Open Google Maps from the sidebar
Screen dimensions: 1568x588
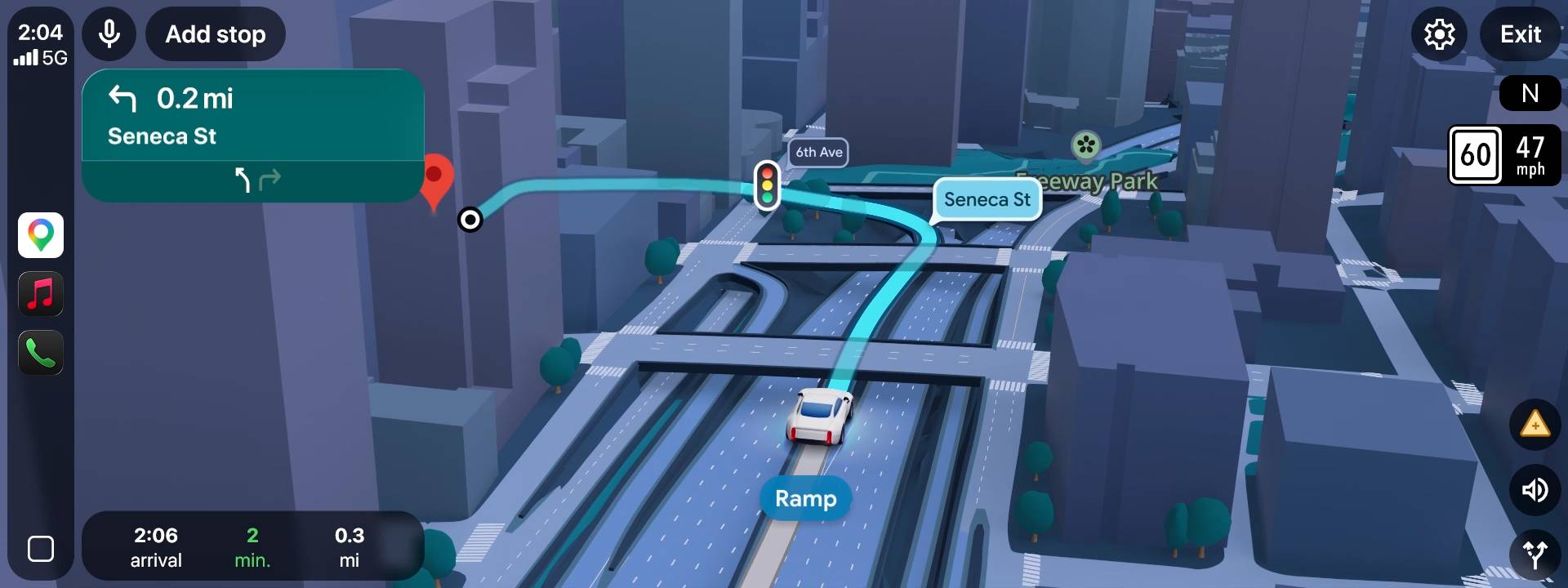[40, 235]
